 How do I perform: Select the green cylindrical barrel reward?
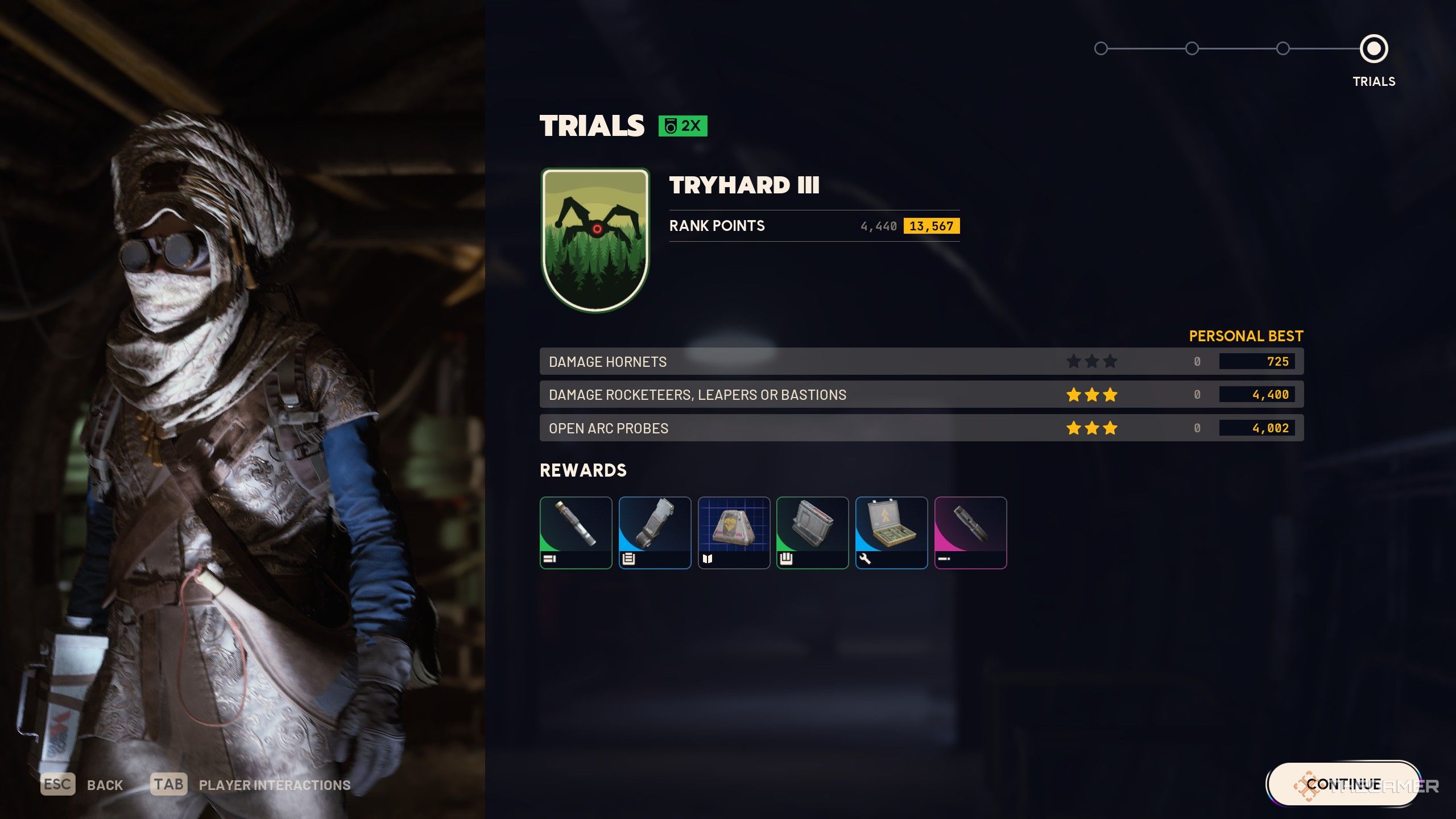coord(576,532)
